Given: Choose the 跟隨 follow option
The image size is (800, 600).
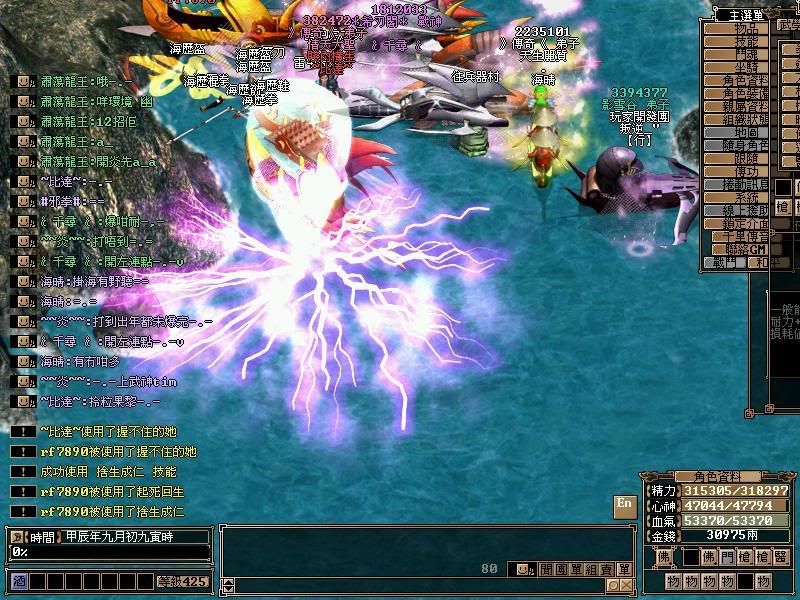Looking at the screenshot, I should tap(747, 158).
